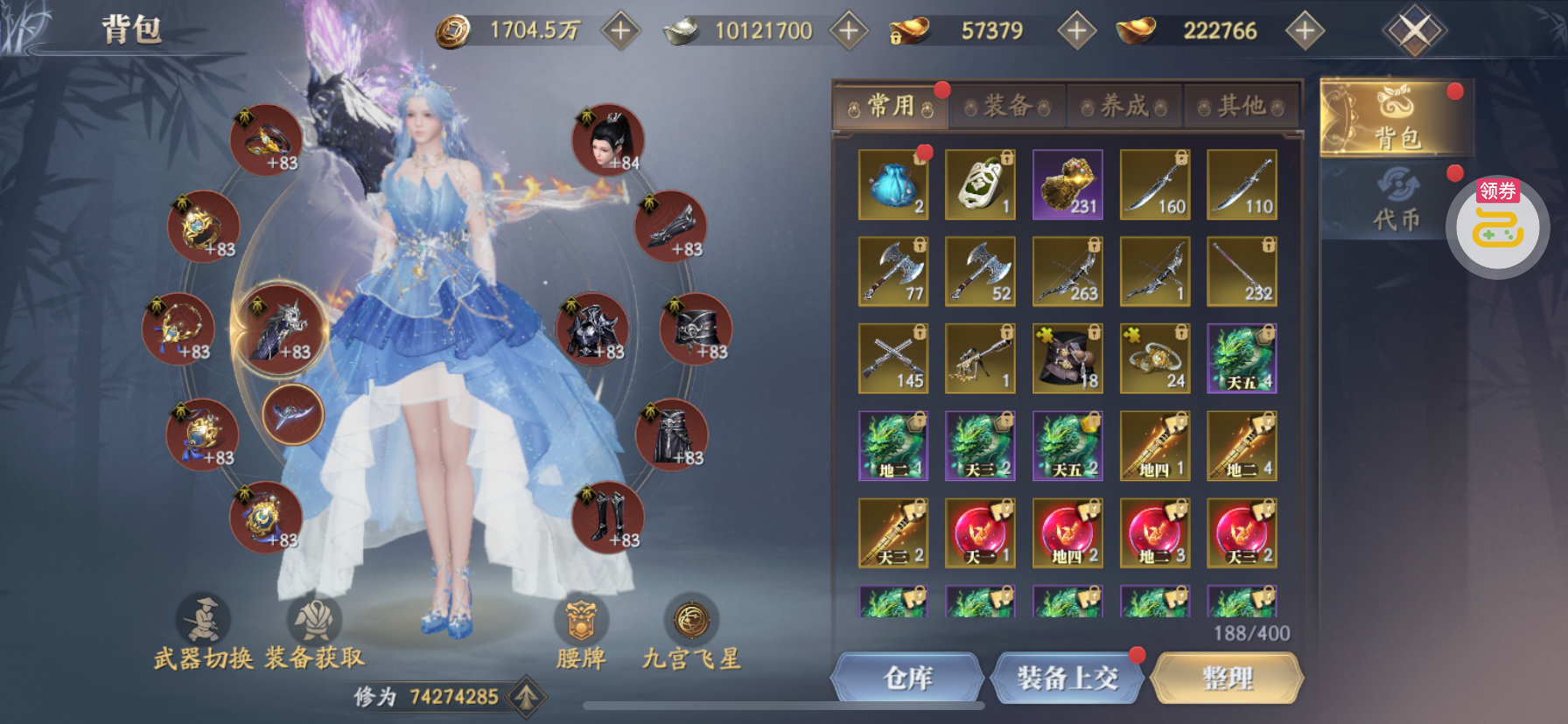The image size is (1568, 724).
Task: Open the 其他 tab
Action: [1242, 107]
